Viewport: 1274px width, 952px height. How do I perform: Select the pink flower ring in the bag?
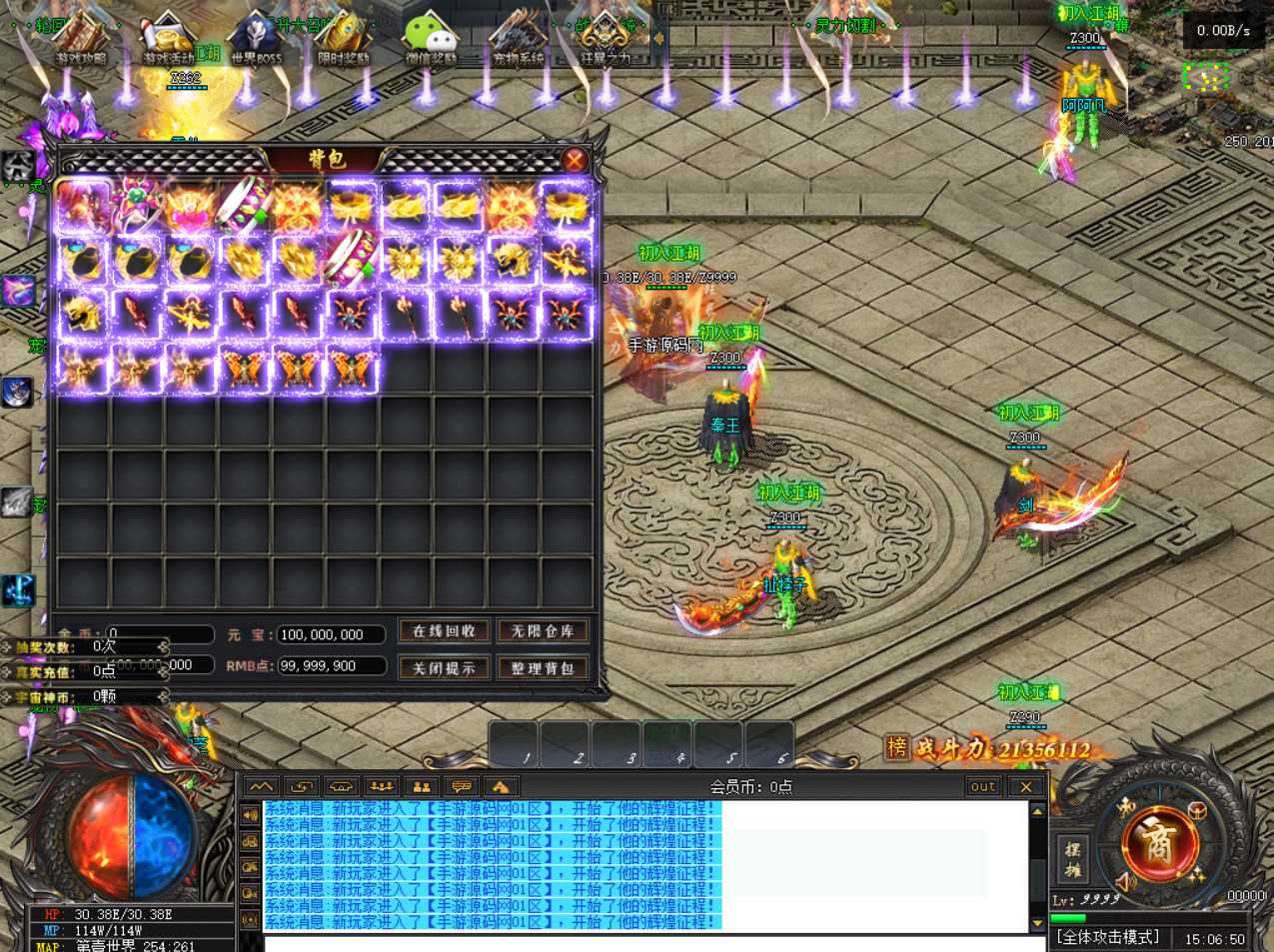[x=136, y=207]
